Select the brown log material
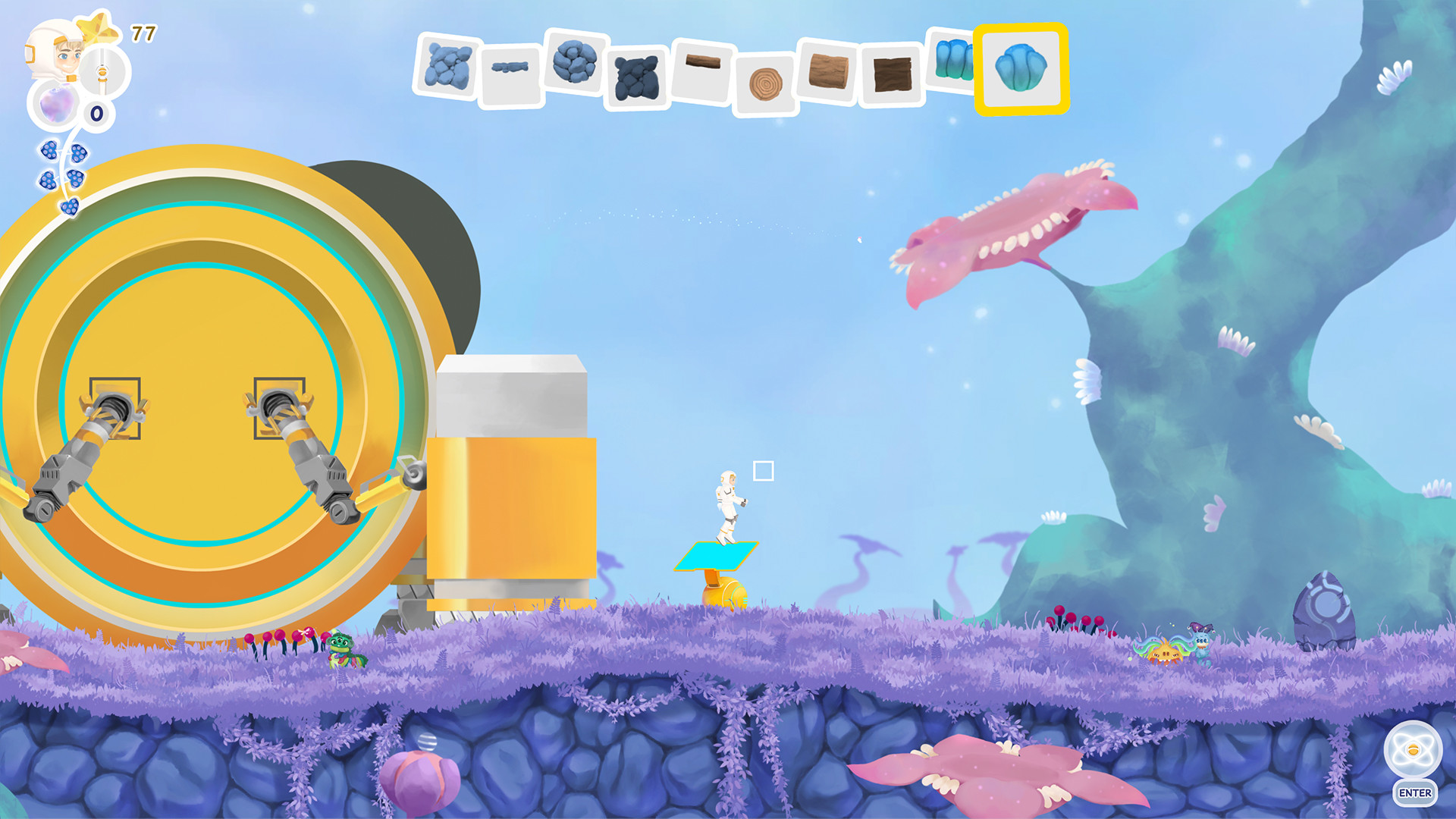1456x819 pixels. coord(827,72)
